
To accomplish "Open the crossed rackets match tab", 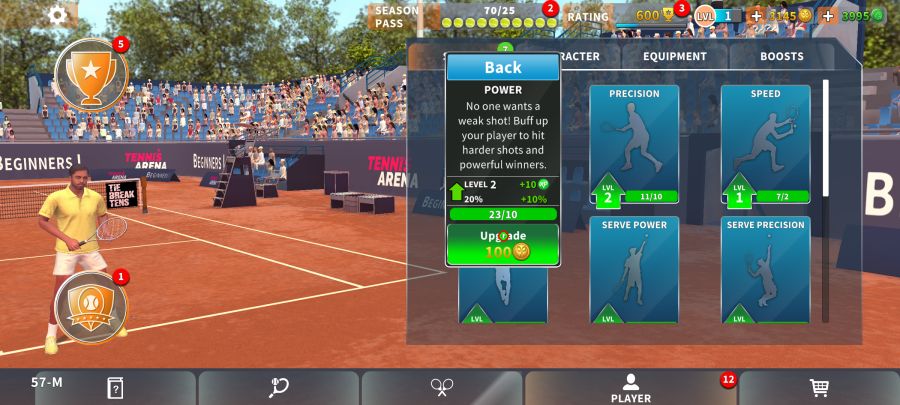I will [x=442, y=388].
